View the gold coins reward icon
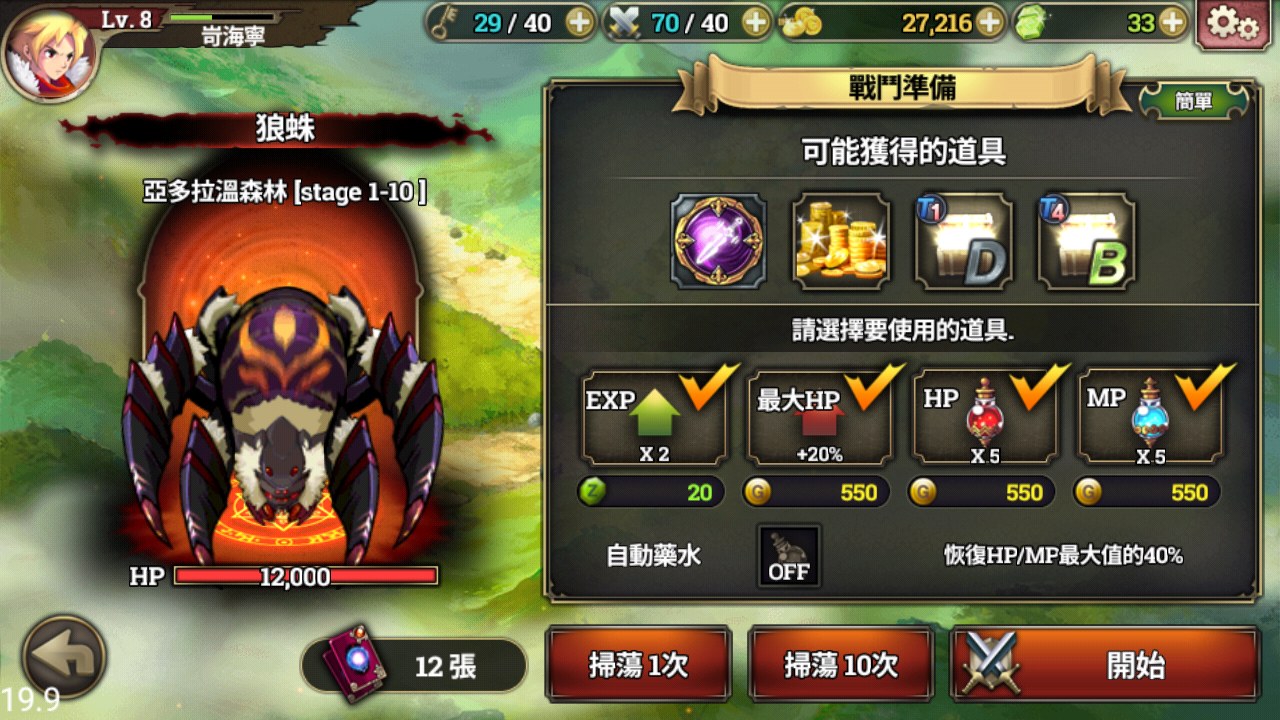This screenshot has height=720, width=1280. coord(841,241)
